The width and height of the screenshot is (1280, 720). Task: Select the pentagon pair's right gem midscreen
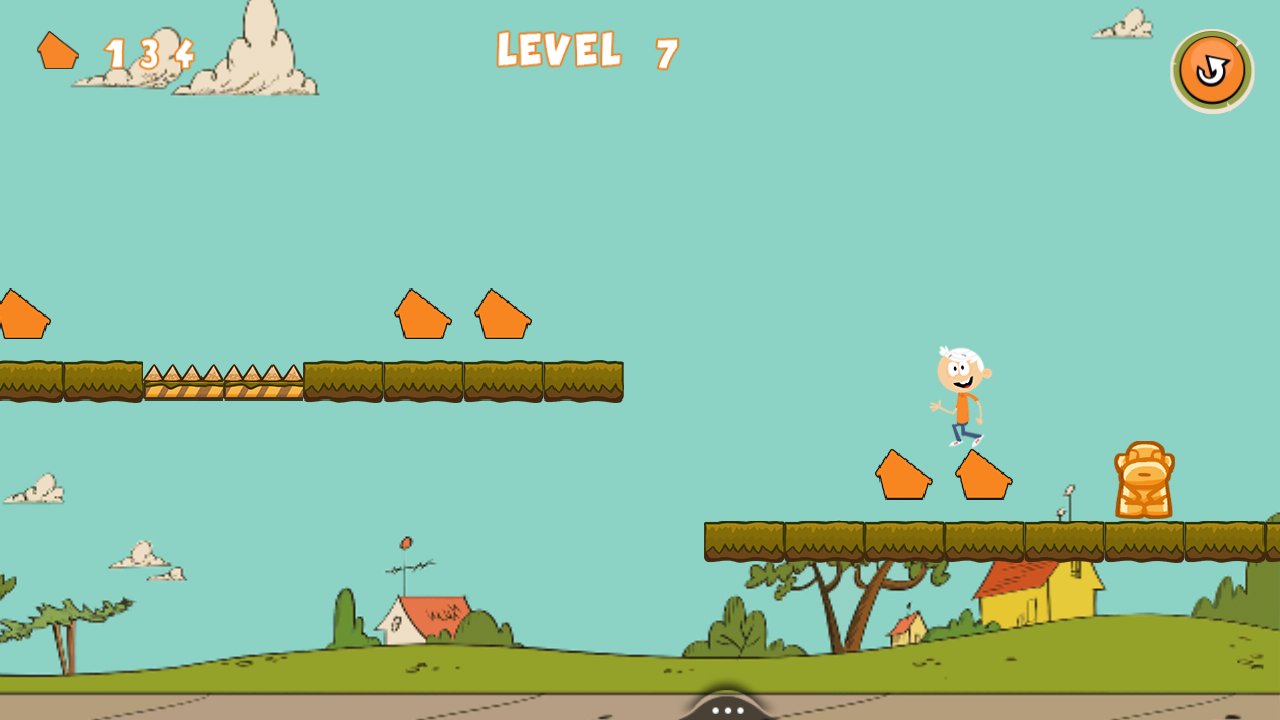click(x=502, y=313)
